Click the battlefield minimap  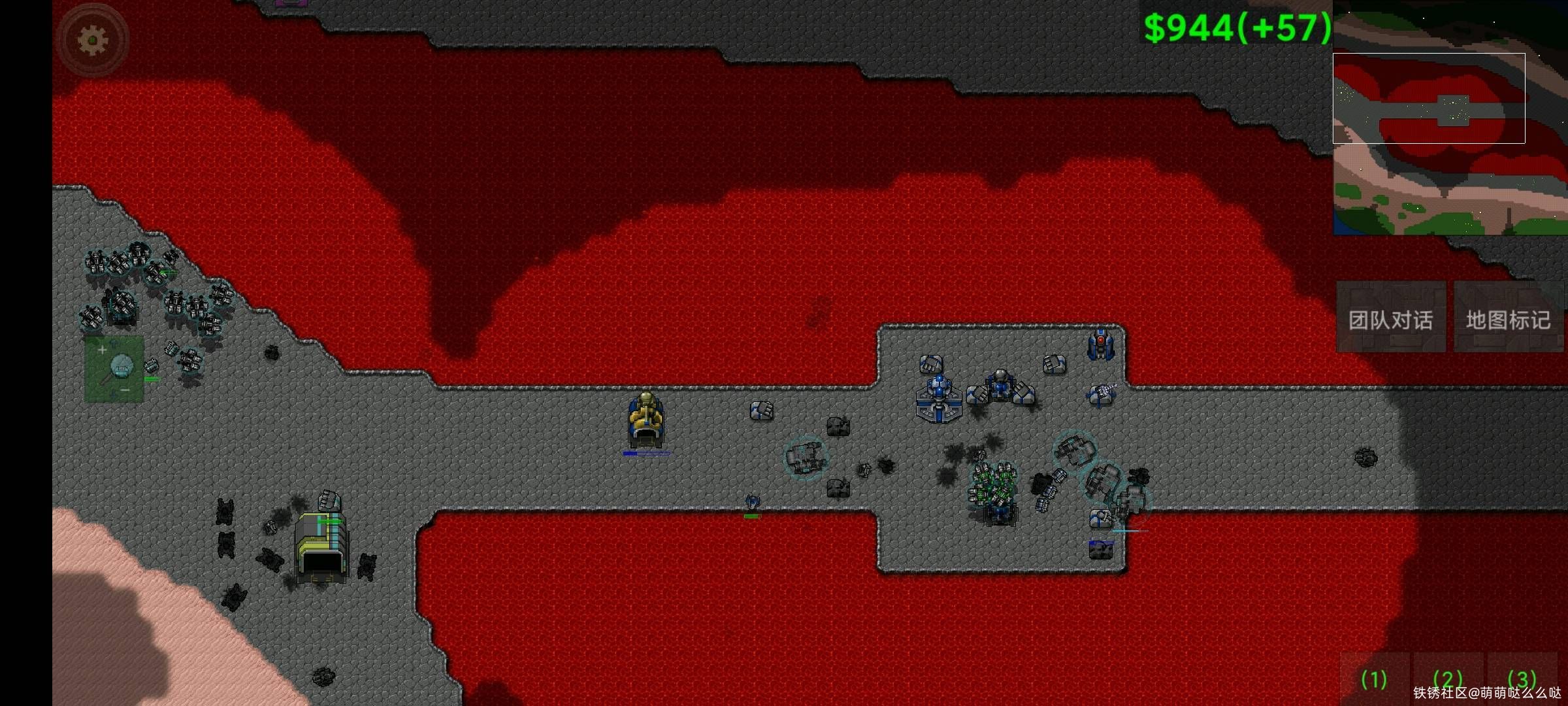tap(1449, 118)
